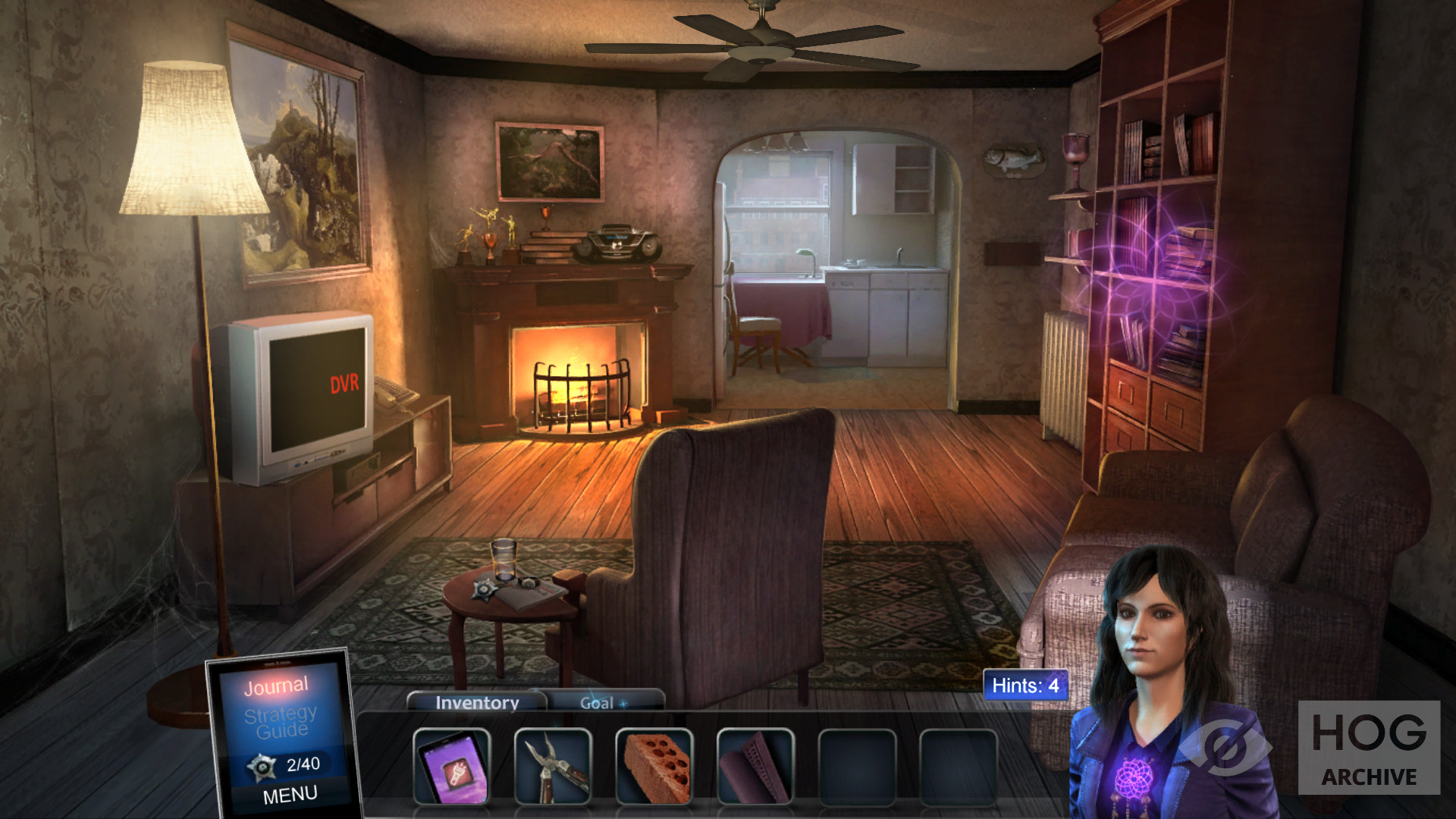Click the police badge collectibles counter
1456x819 pixels.
pos(284,765)
